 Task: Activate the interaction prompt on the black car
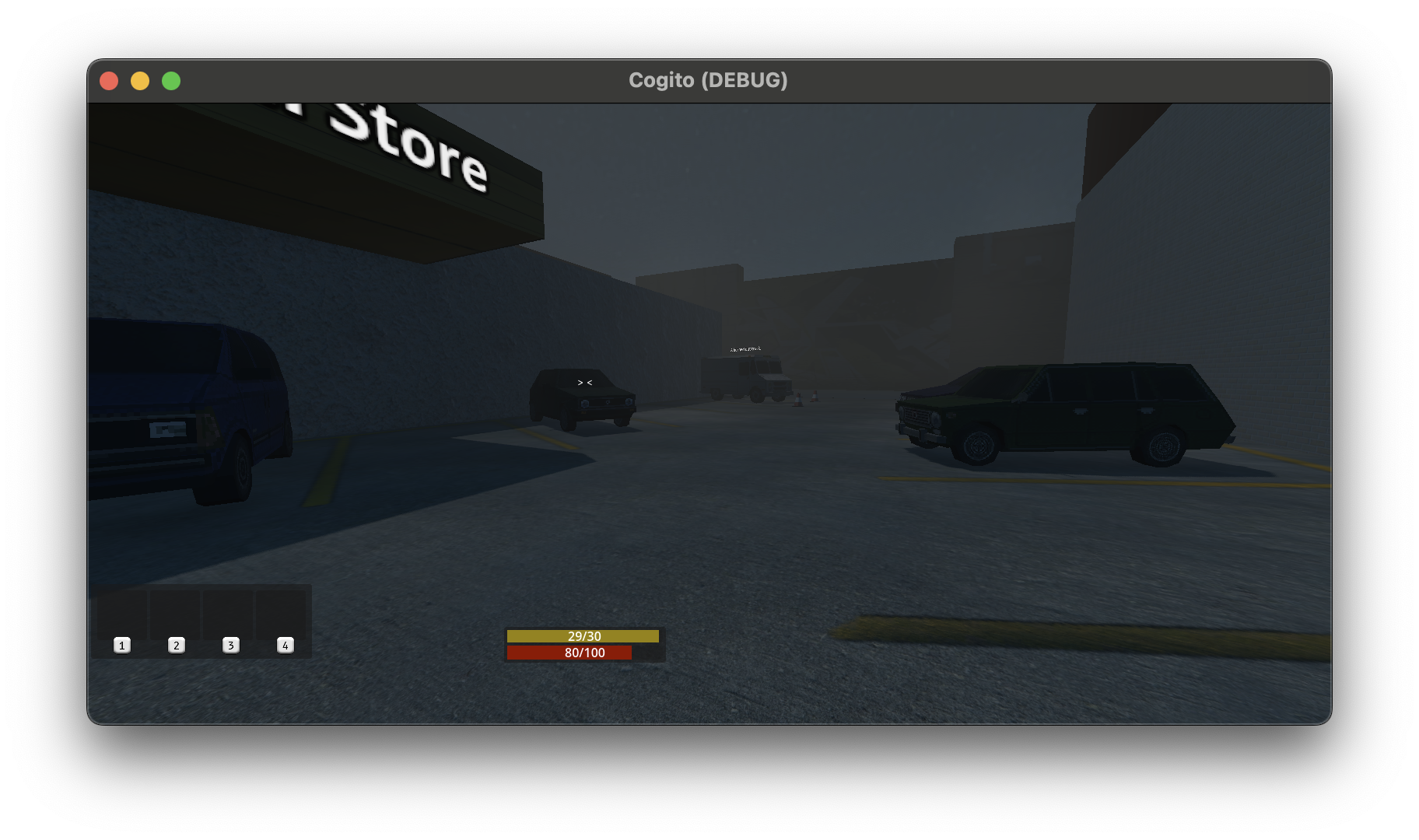tap(584, 382)
